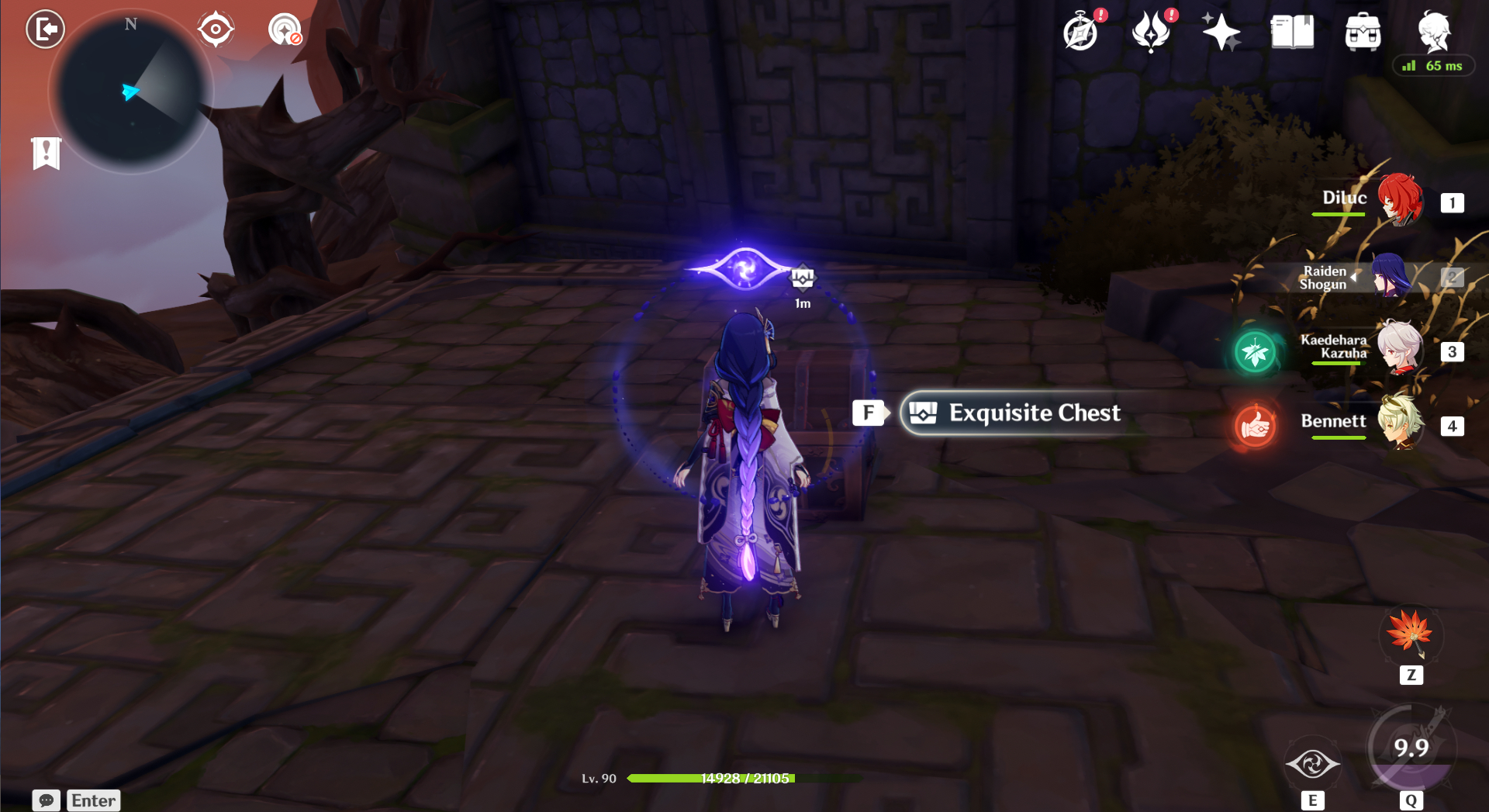Screen dimensions: 1489x812
Task: Open the compass events icon
Action: pyautogui.click(x=1081, y=33)
